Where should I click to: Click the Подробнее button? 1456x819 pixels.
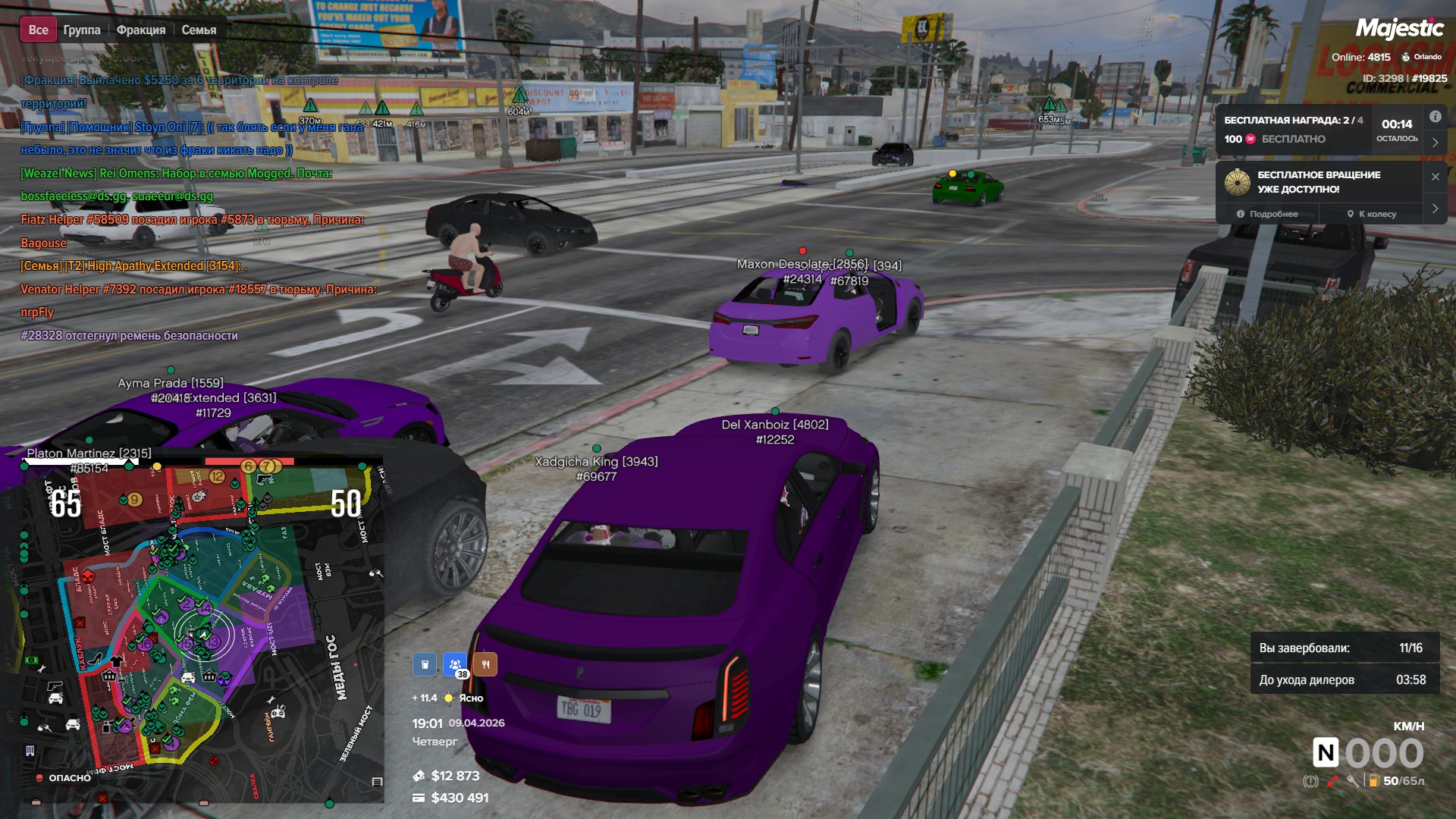[x=1267, y=214]
